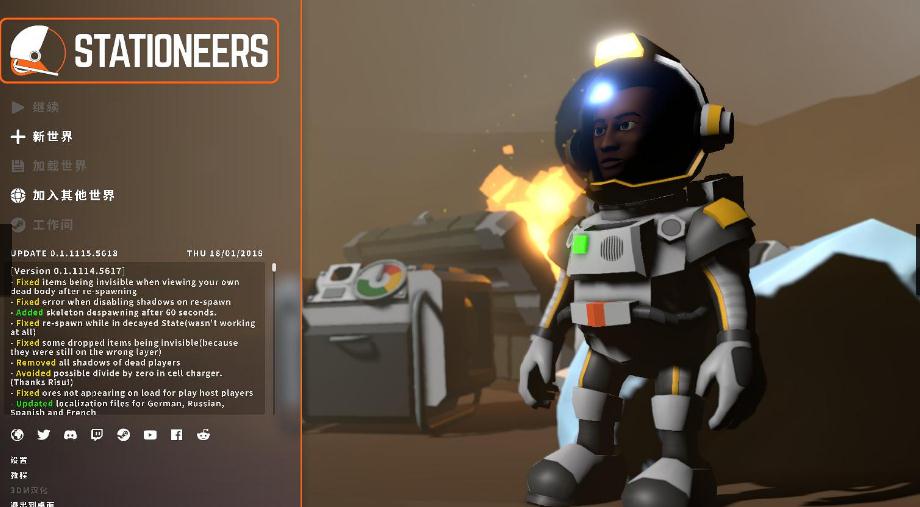The width and height of the screenshot is (920, 507).
Task: Open the website globe icon link
Action: tap(17, 435)
